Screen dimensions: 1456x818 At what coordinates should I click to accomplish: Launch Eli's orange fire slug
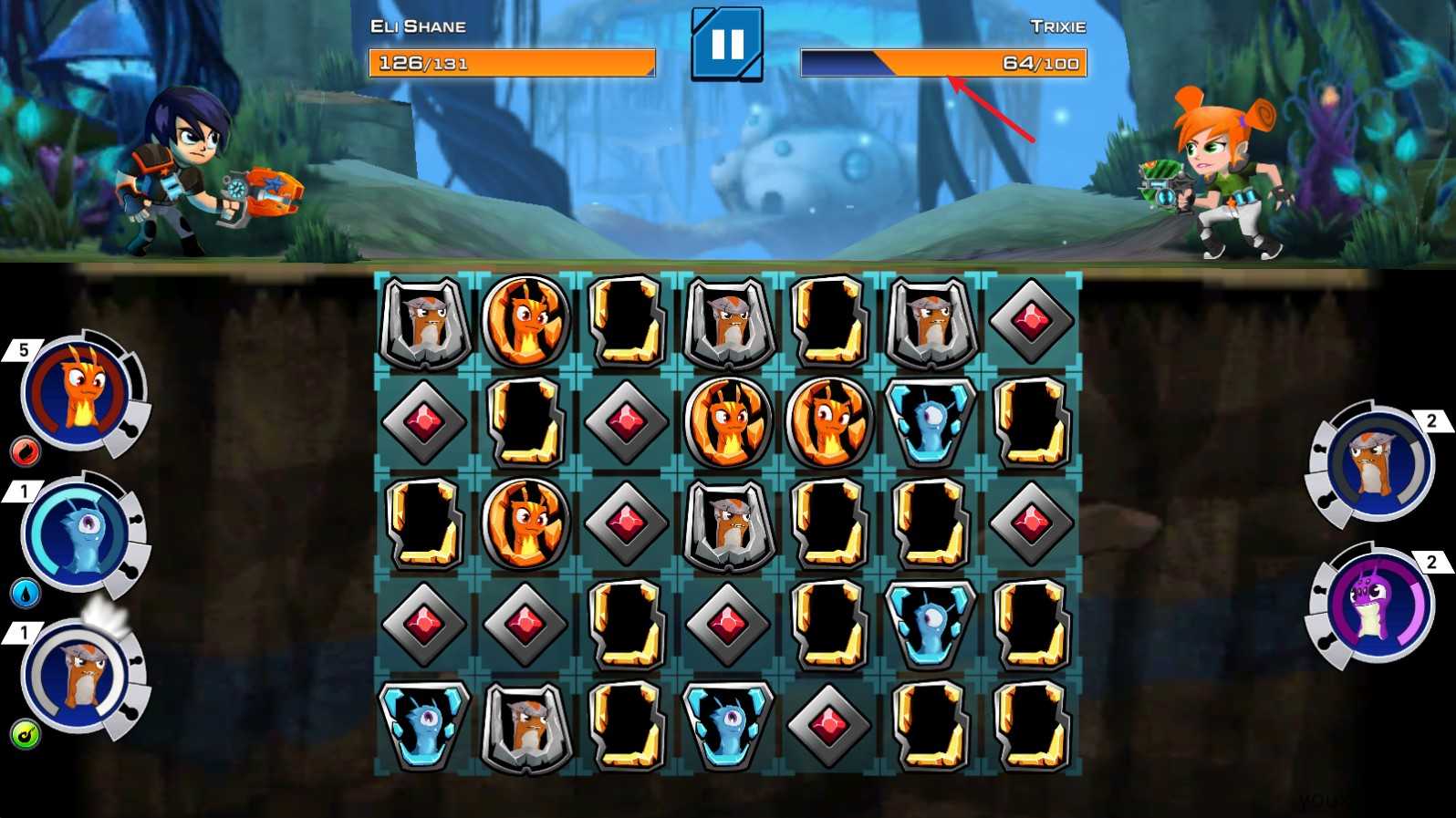[79, 392]
